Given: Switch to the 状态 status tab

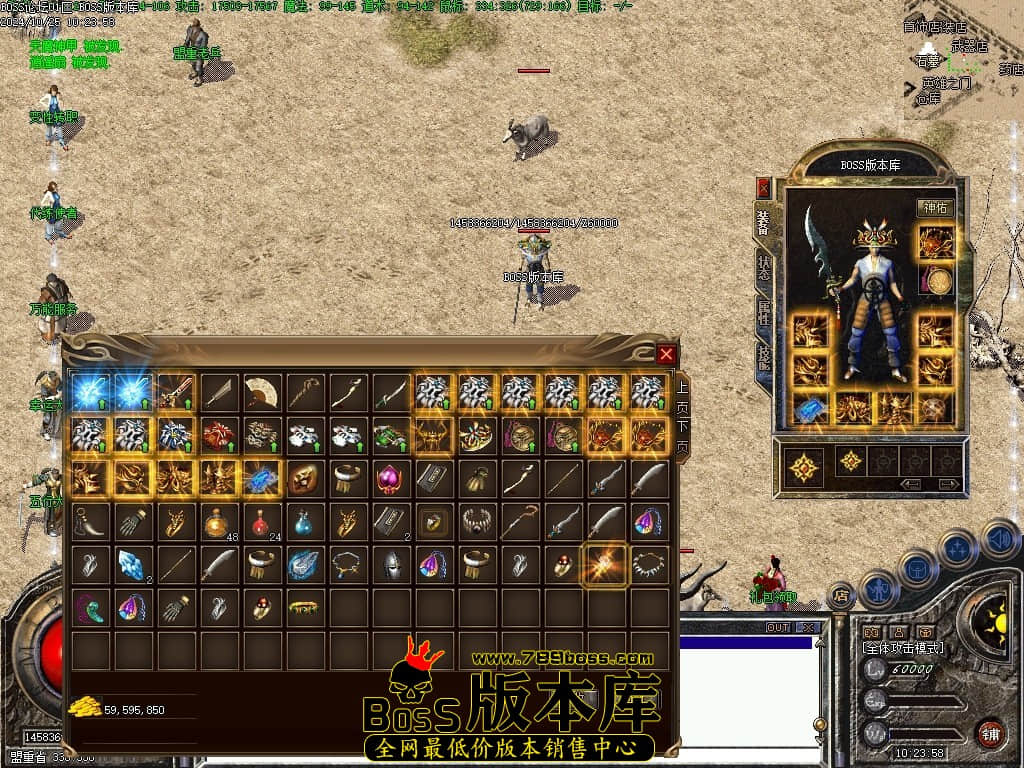Looking at the screenshot, I should point(764,266).
